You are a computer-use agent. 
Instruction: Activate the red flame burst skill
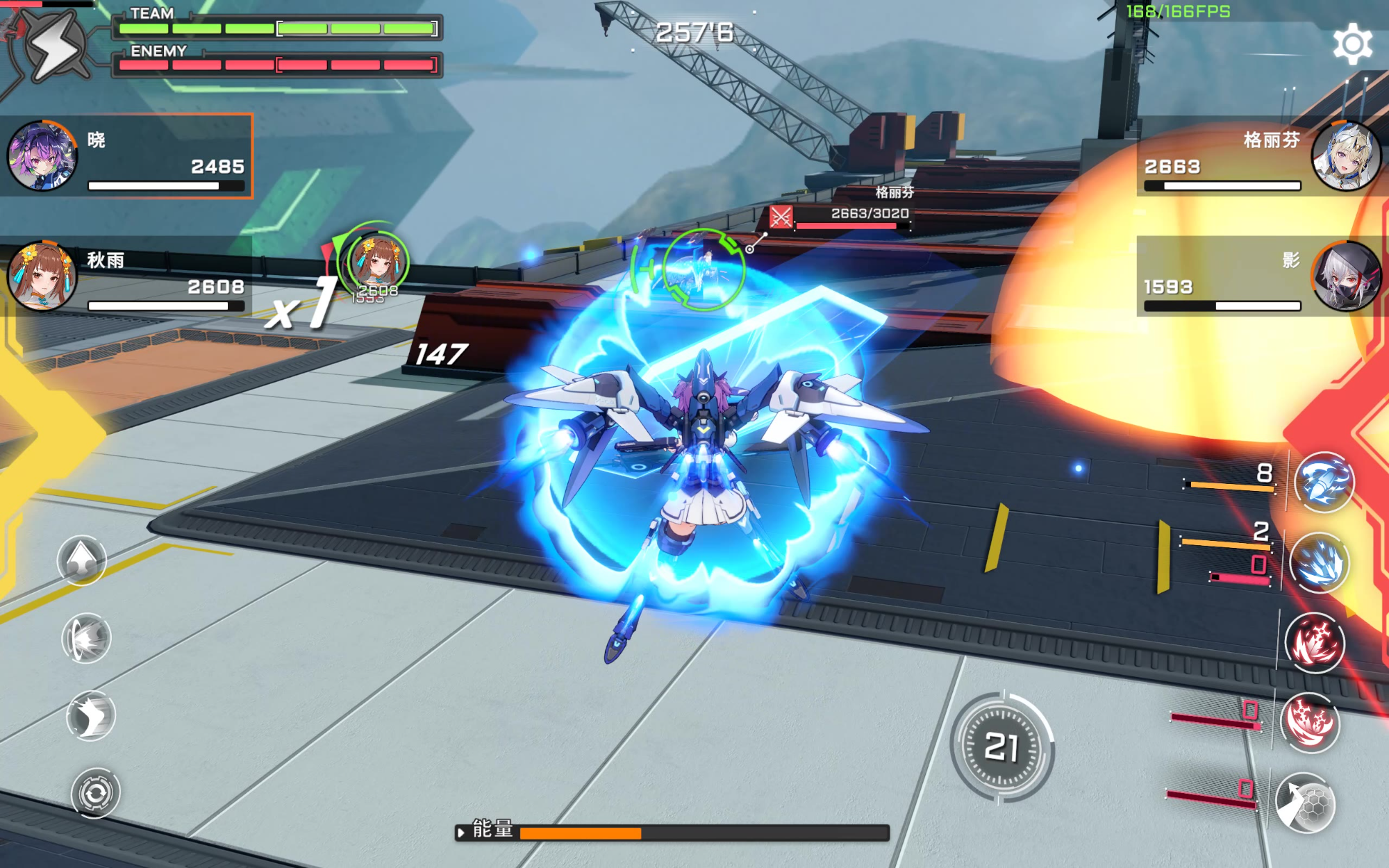pos(1310,723)
